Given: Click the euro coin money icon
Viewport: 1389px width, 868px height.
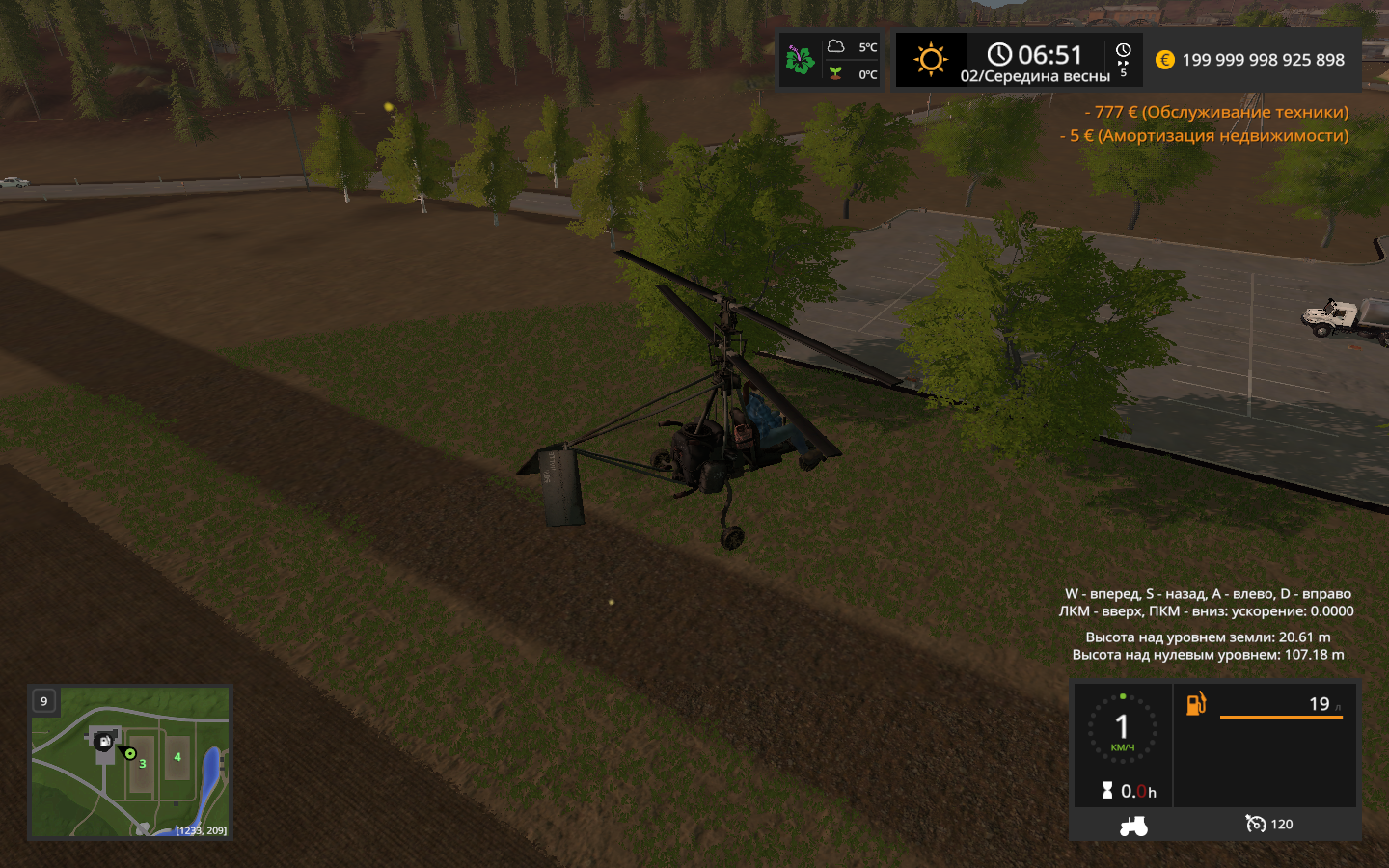Looking at the screenshot, I should [1165, 60].
